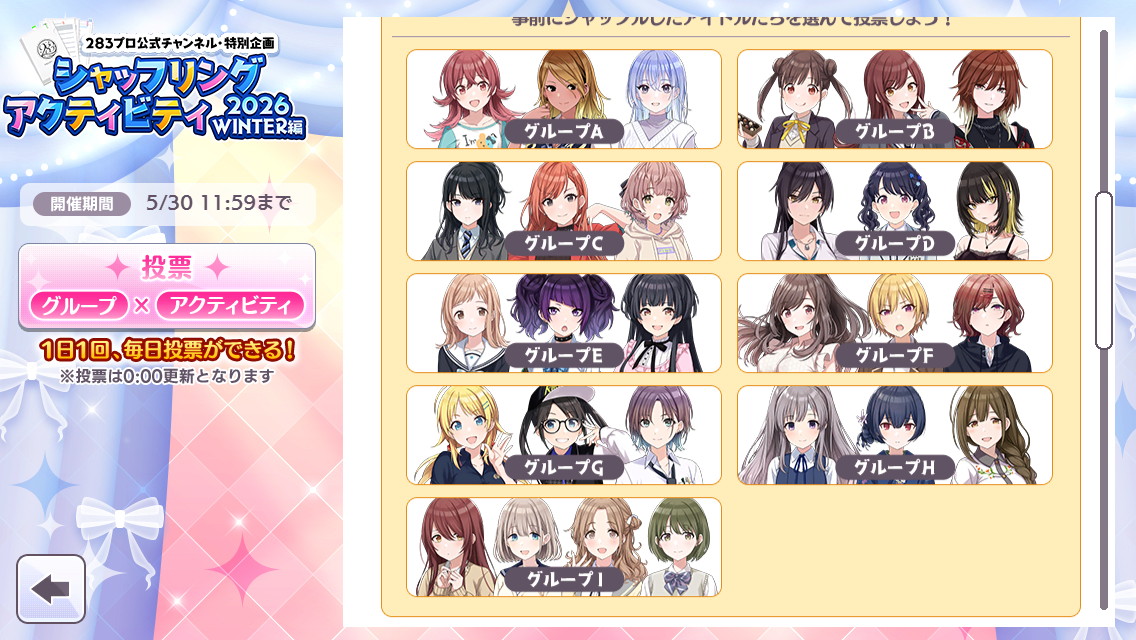Screen dimensions: 1136x640
Task: Pick the グループC idol card
Action: point(563,211)
